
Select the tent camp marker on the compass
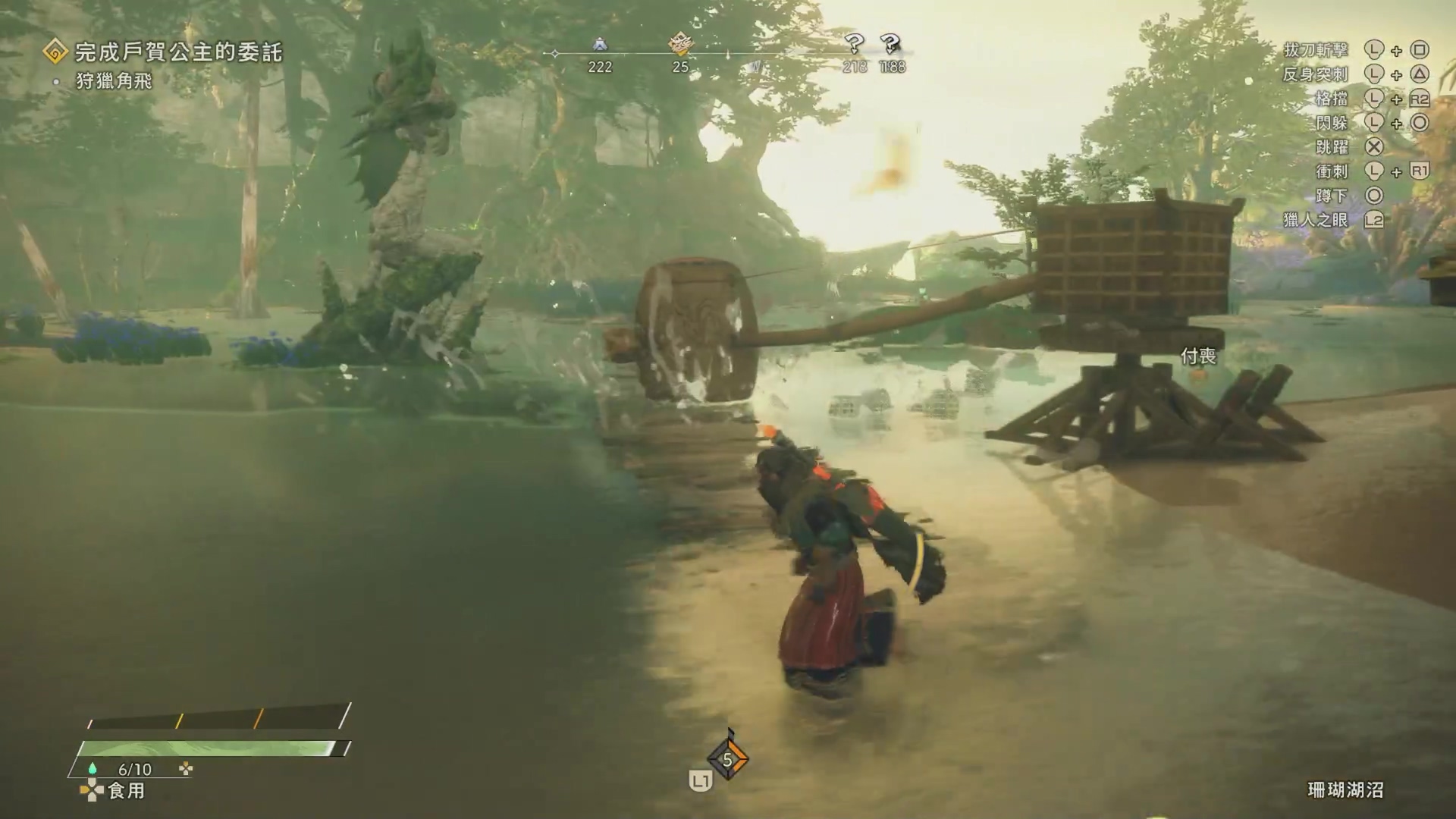click(x=600, y=45)
